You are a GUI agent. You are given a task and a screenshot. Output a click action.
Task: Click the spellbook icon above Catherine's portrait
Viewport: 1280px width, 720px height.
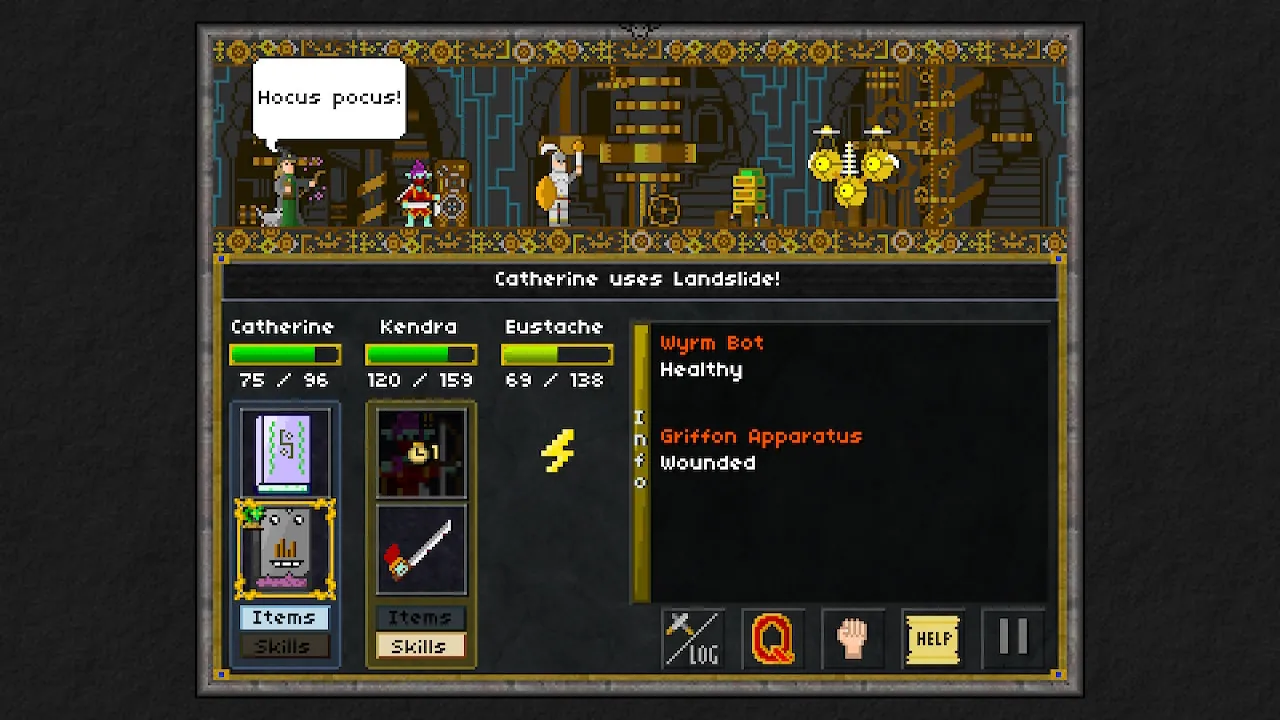click(284, 449)
